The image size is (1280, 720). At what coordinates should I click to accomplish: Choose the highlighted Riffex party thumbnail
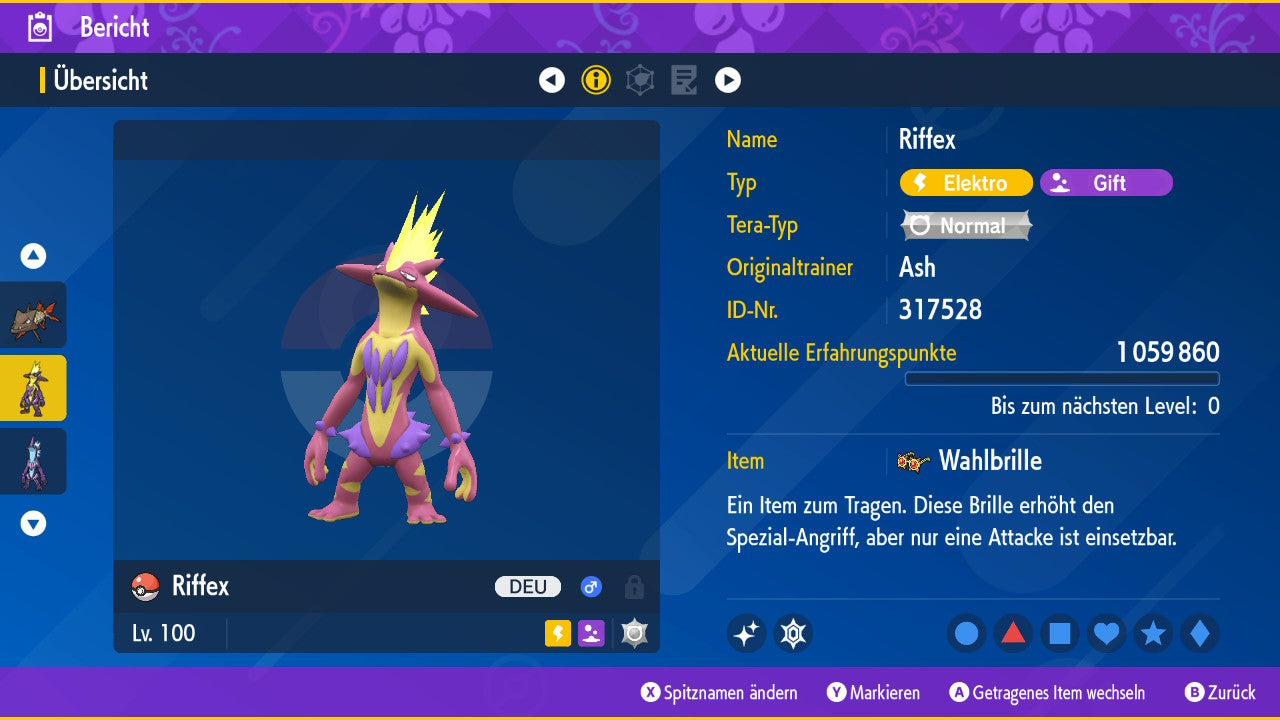[33, 388]
